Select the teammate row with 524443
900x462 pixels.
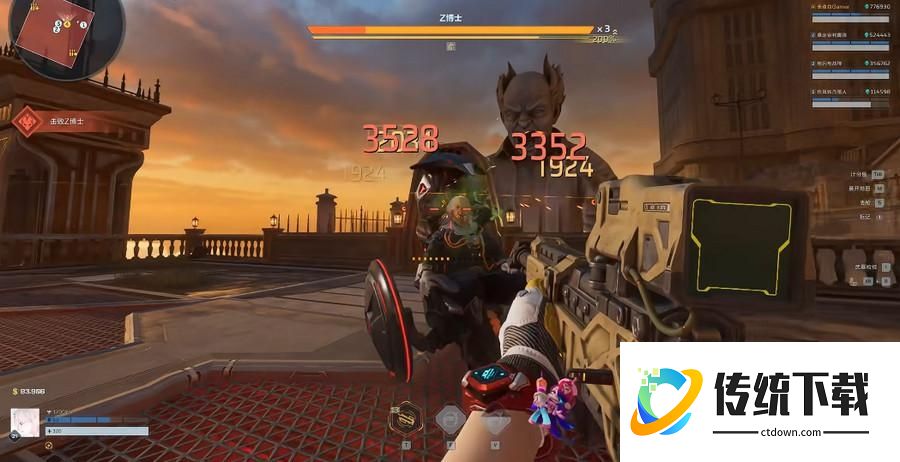click(849, 37)
